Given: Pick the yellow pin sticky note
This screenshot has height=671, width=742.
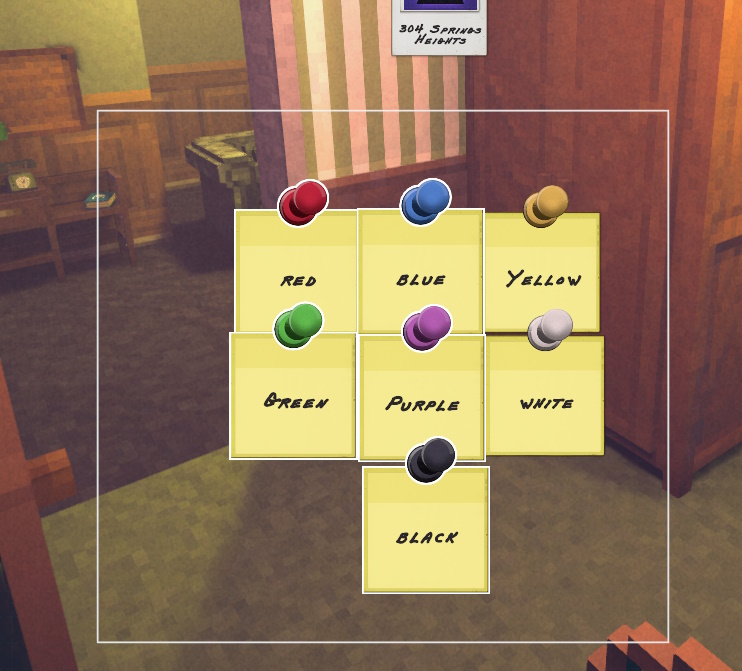Looking at the screenshot, I should 543,272.
